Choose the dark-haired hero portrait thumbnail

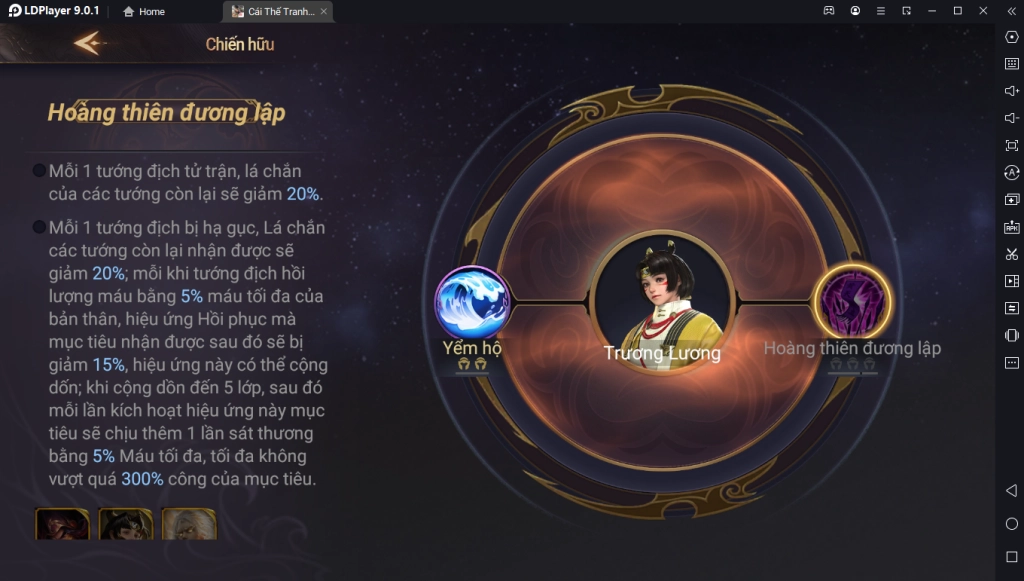[125, 524]
